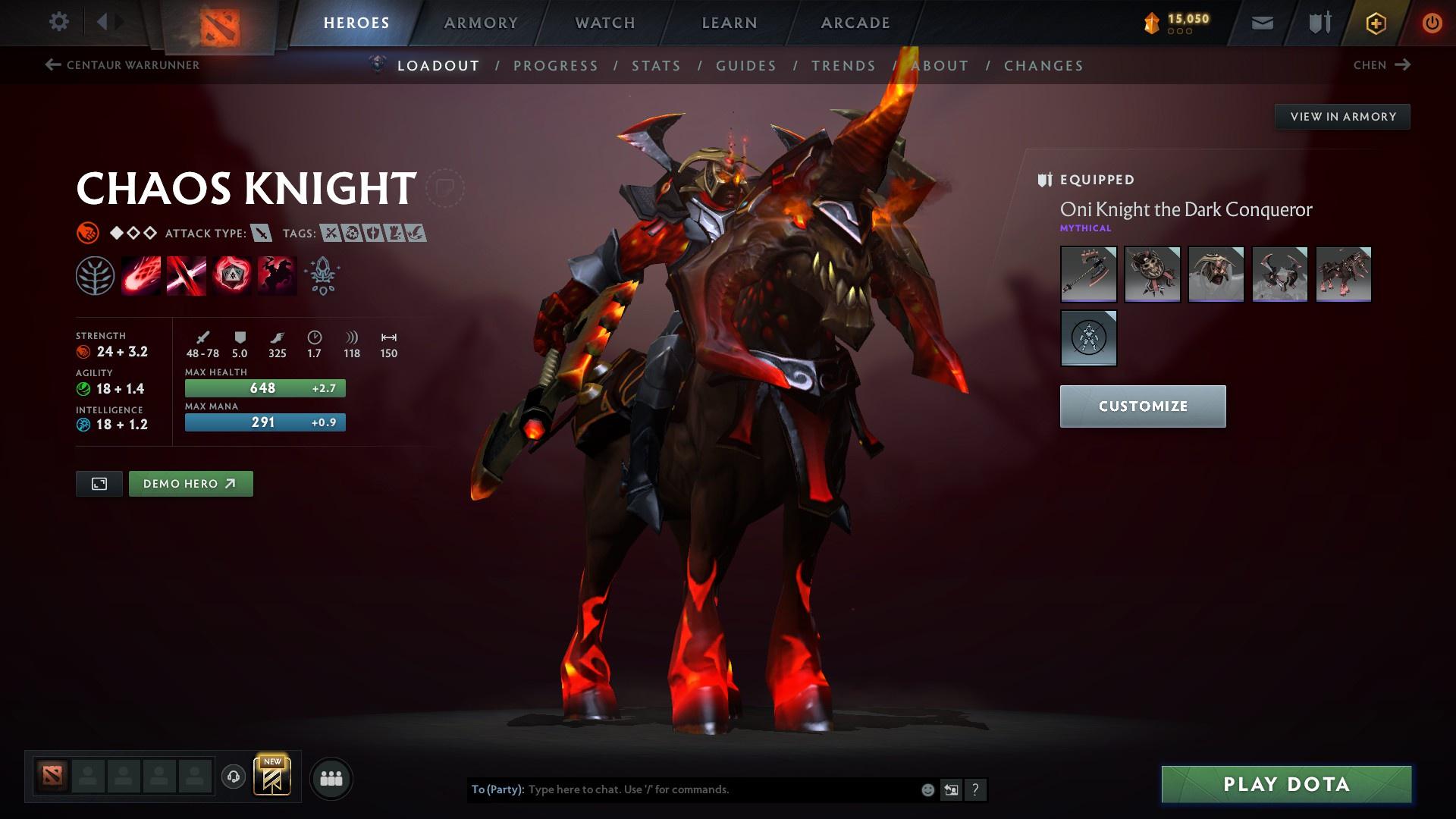Click the facet talent tree icon
1456x819 pixels.
(x=96, y=275)
